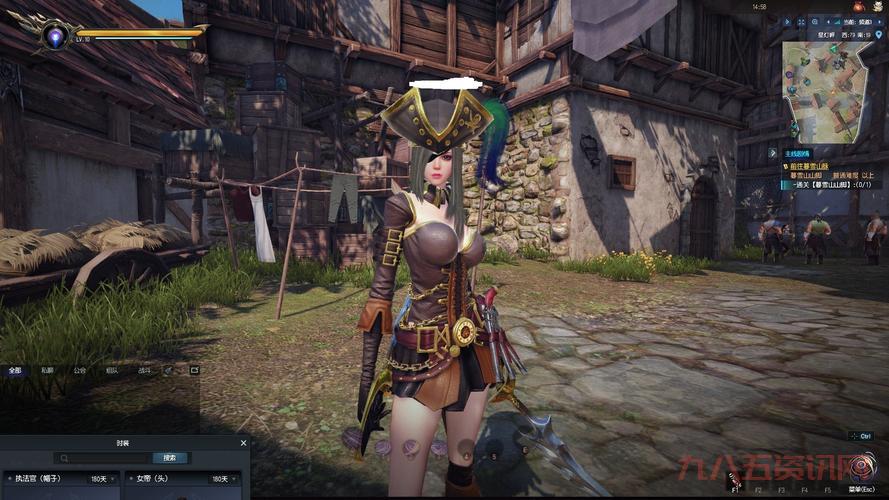
Task: Open the chat pop-out window icon
Action: [x=194, y=369]
